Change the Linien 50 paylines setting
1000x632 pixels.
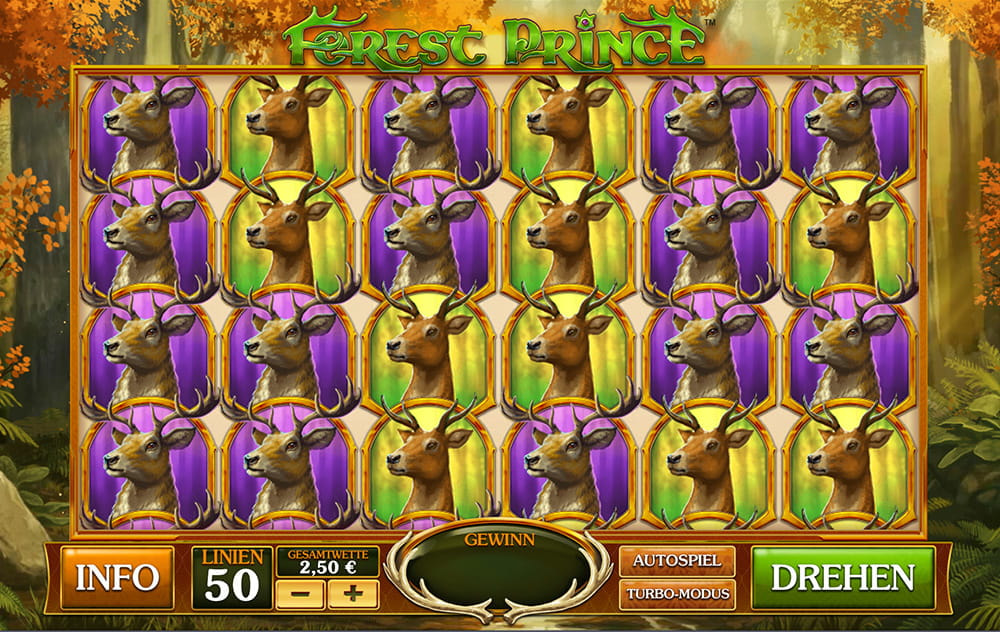coord(232,578)
